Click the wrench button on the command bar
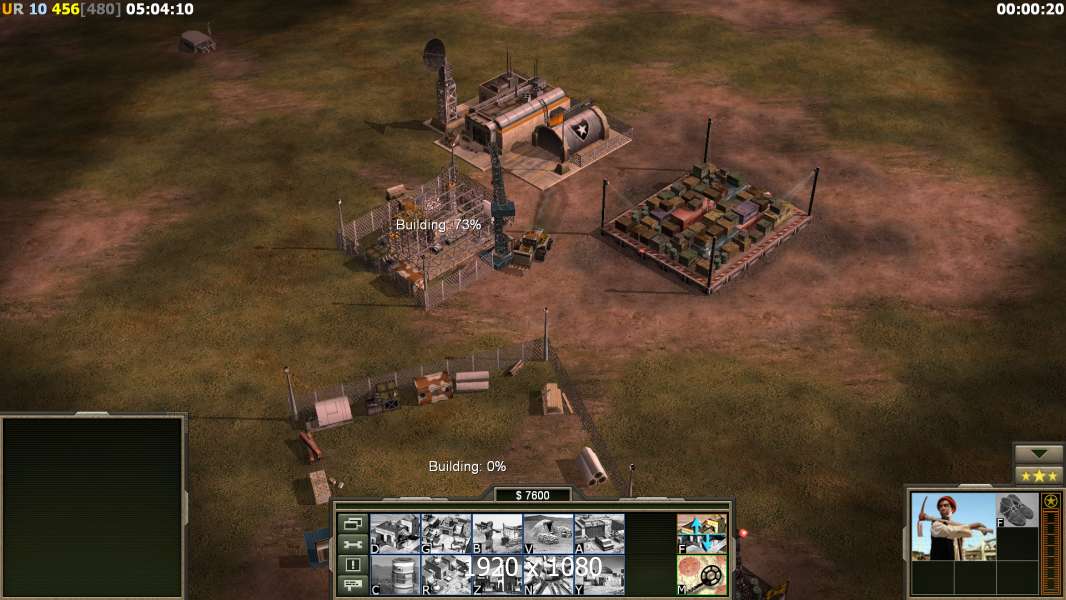The width and height of the screenshot is (1066, 600). pyautogui.click(x=352, y=544)
